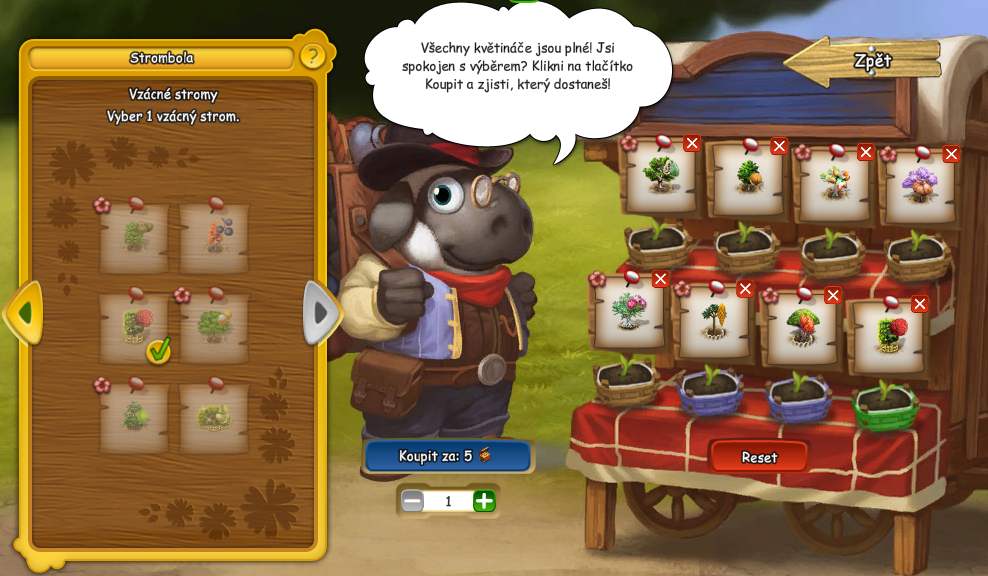Reset the flowerpot selection

click(759, 457)
